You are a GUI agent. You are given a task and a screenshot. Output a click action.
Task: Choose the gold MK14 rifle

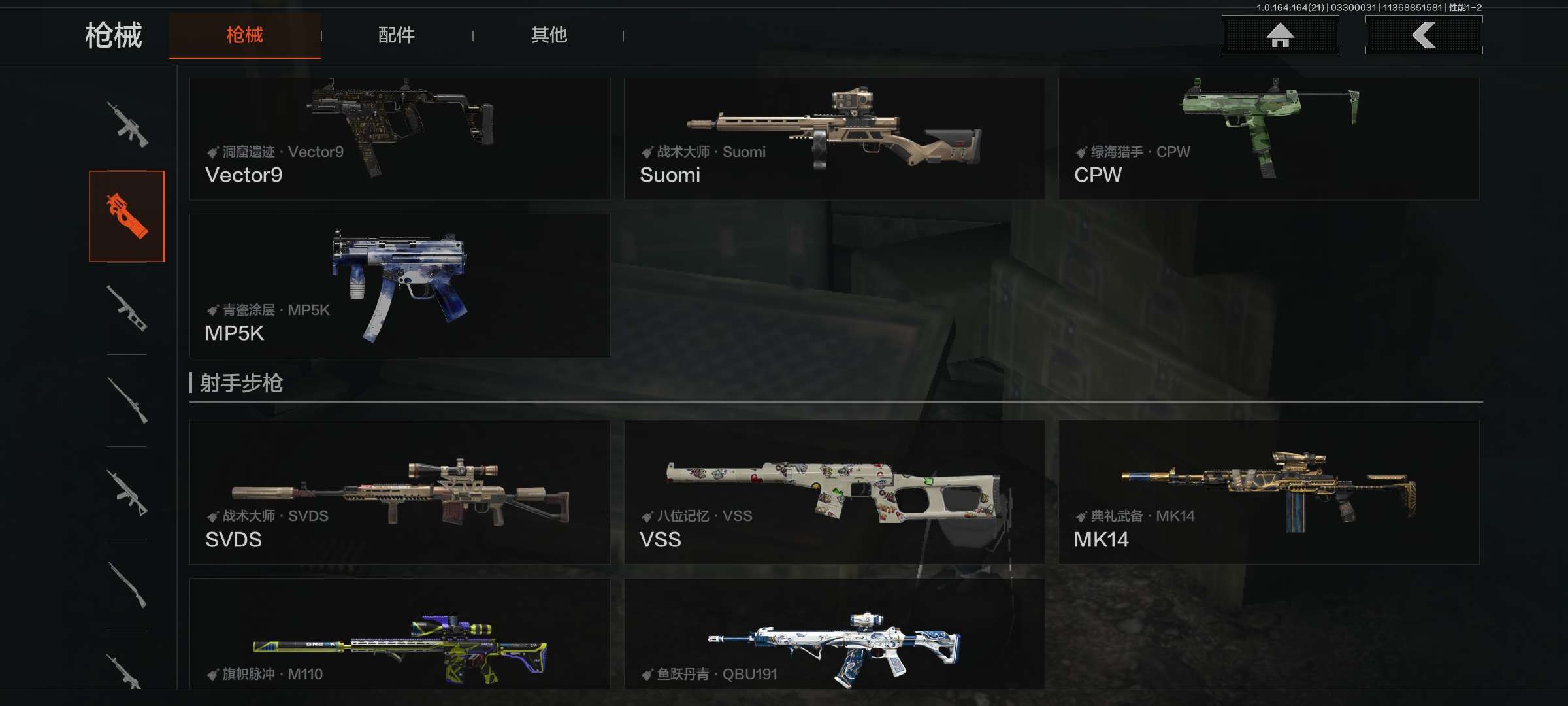click(x=1268, y=492)
